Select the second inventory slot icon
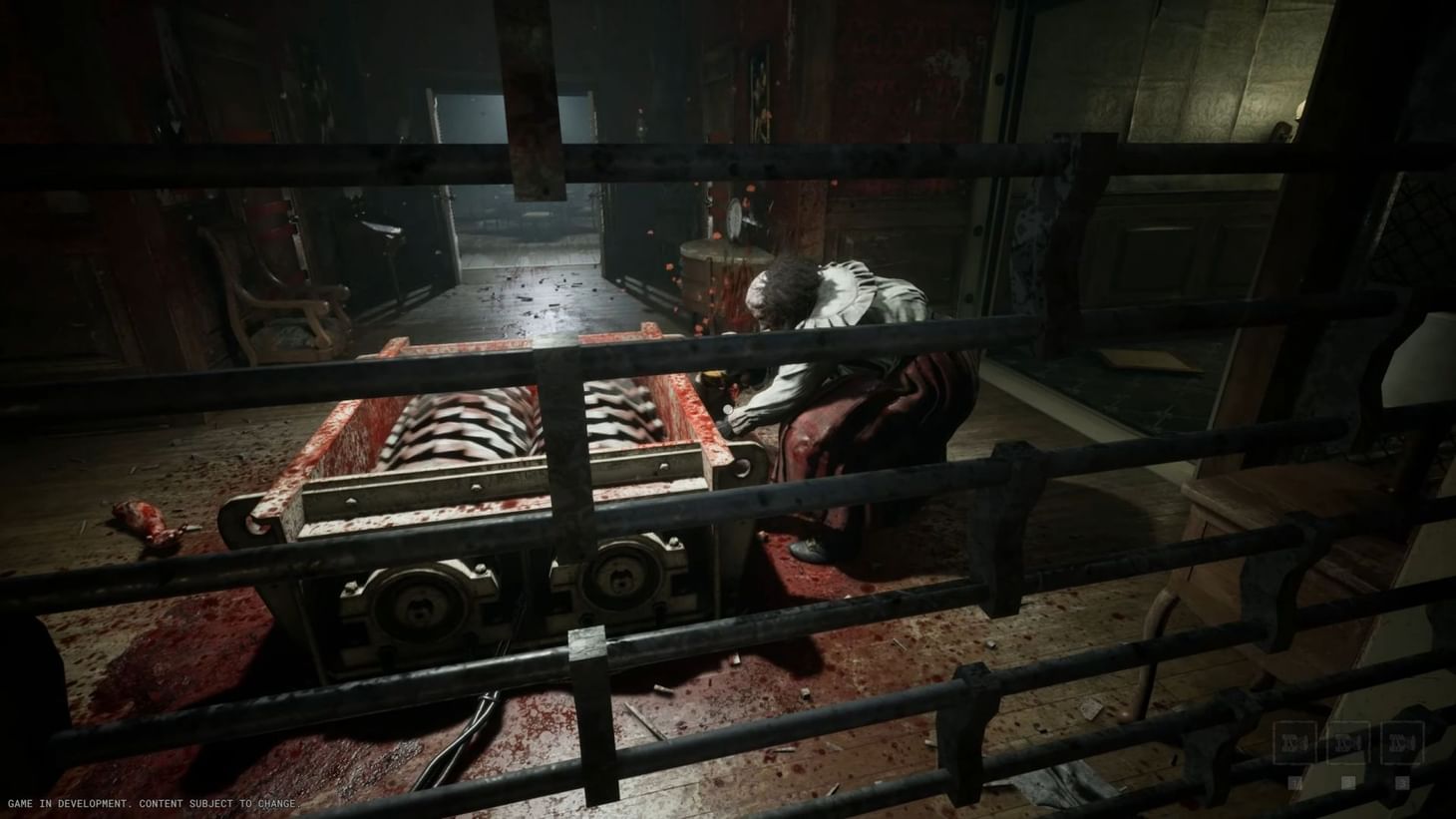1456x819 pixels. pyautogui.click(x=1348, y=741)
